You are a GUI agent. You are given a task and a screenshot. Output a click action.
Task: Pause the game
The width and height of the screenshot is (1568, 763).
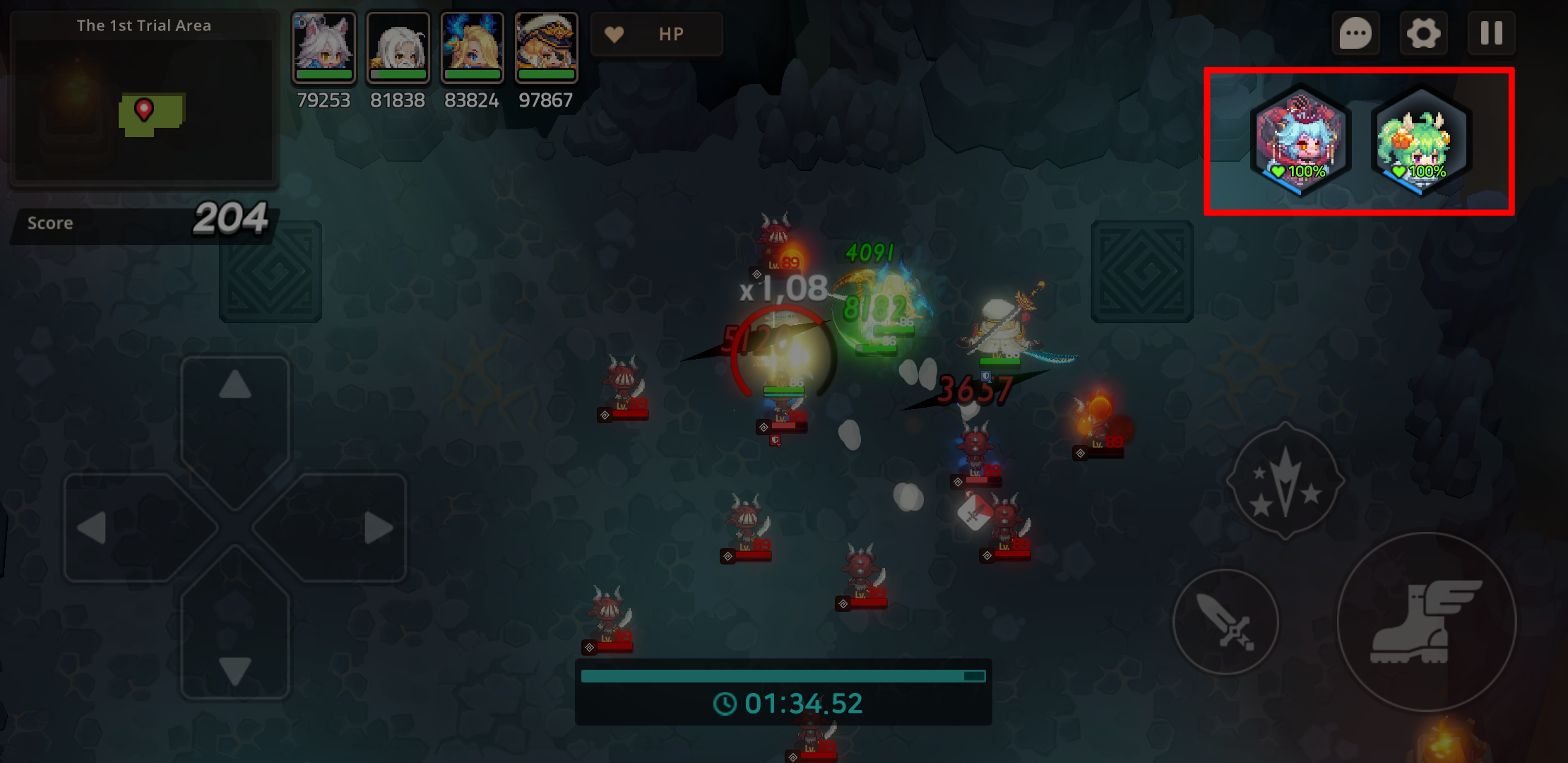[x=1491, y=33]
